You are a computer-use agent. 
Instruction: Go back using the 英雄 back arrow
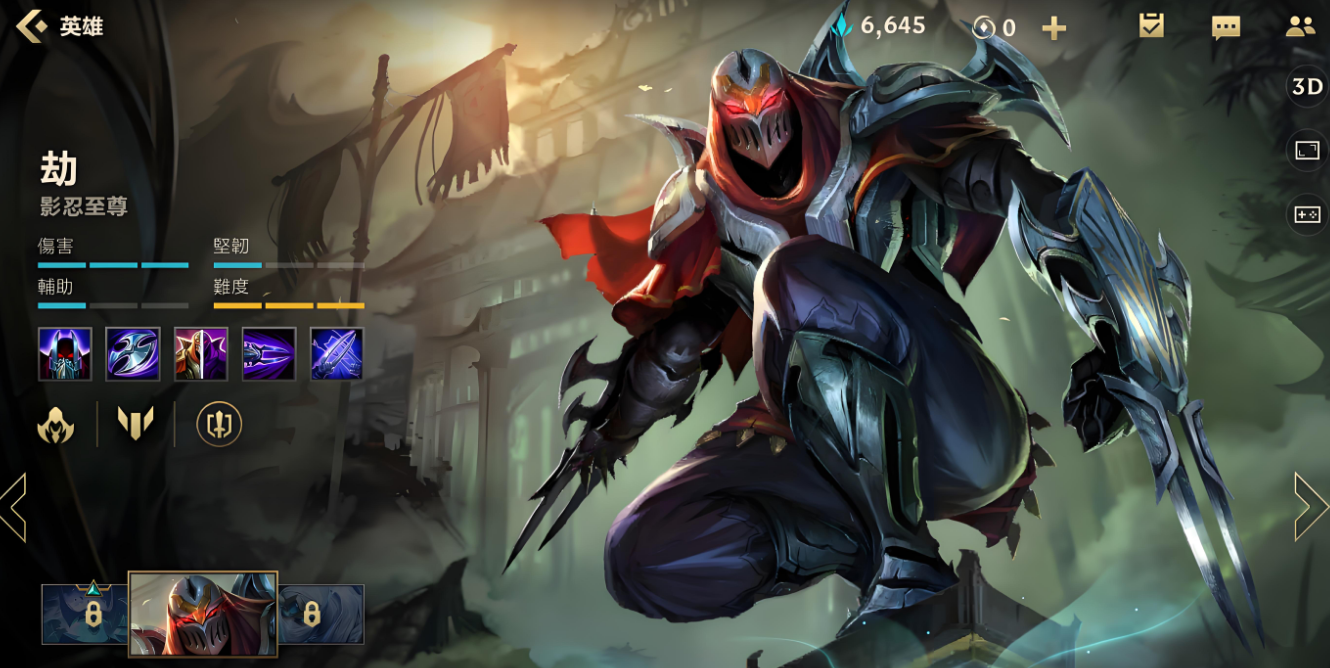coord(32,26)
